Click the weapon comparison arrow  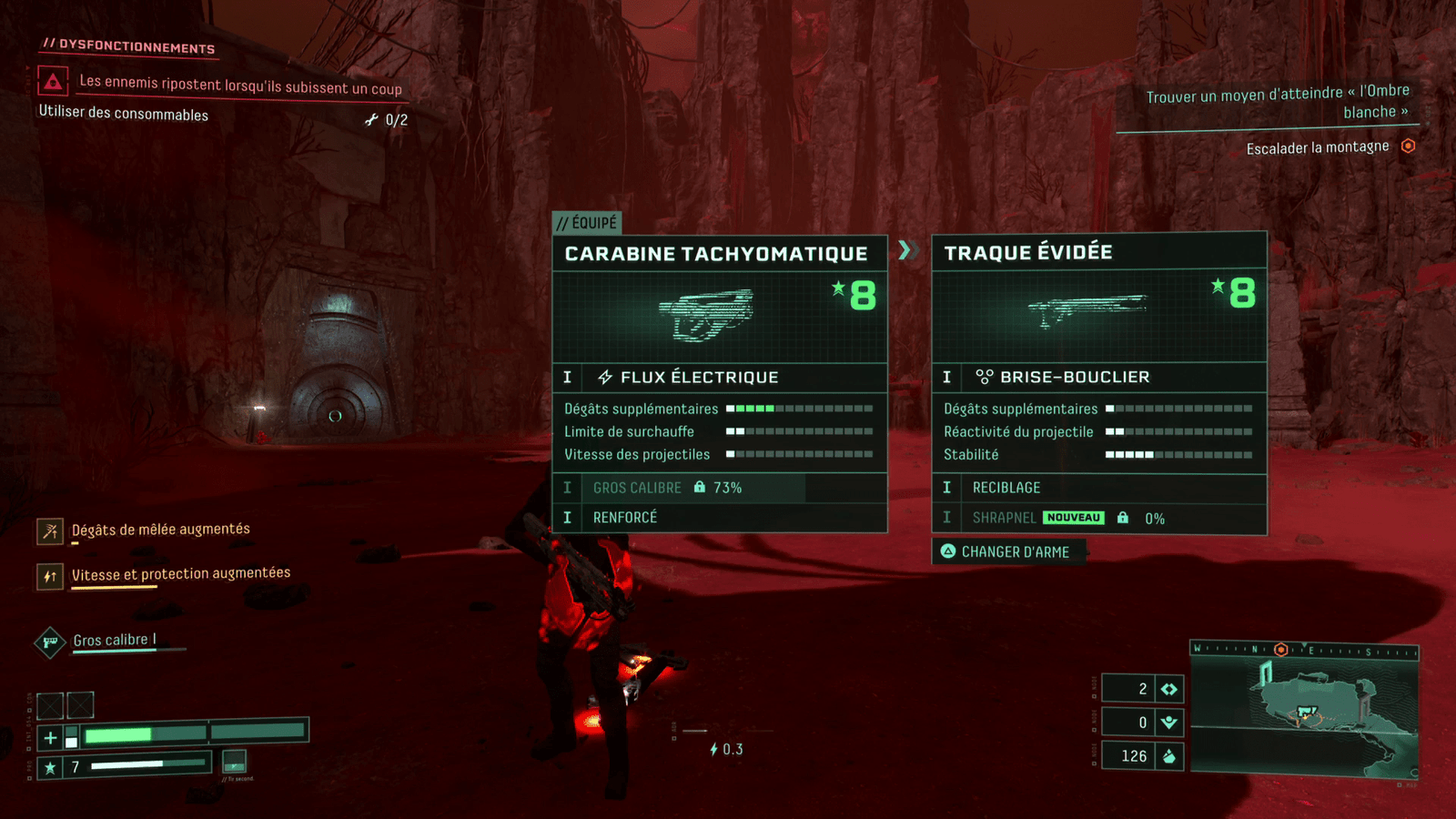click(905, 249)
